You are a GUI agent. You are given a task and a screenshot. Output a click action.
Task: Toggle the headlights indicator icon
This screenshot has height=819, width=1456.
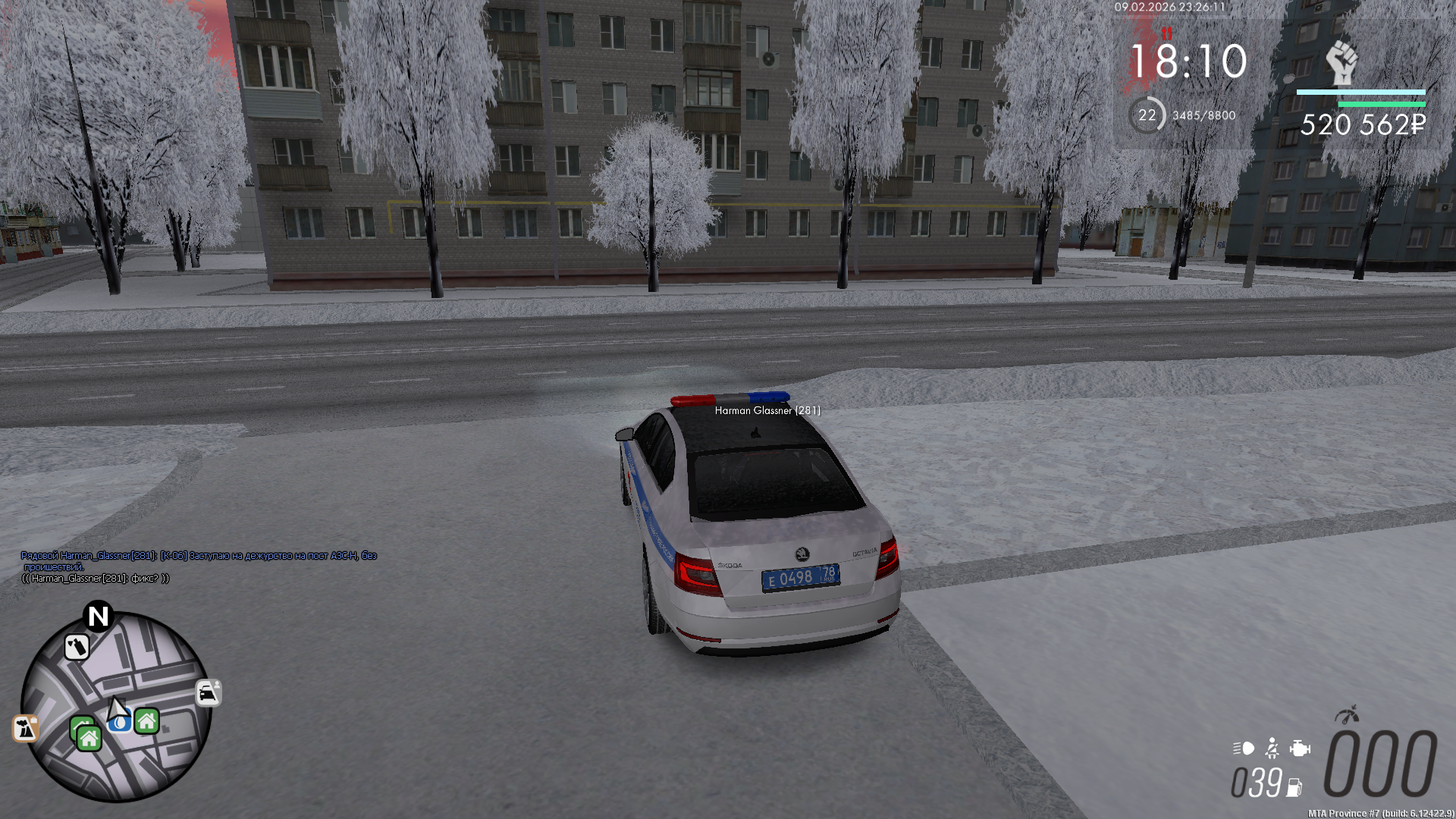pyautogui.click(x=1244, y=748)
